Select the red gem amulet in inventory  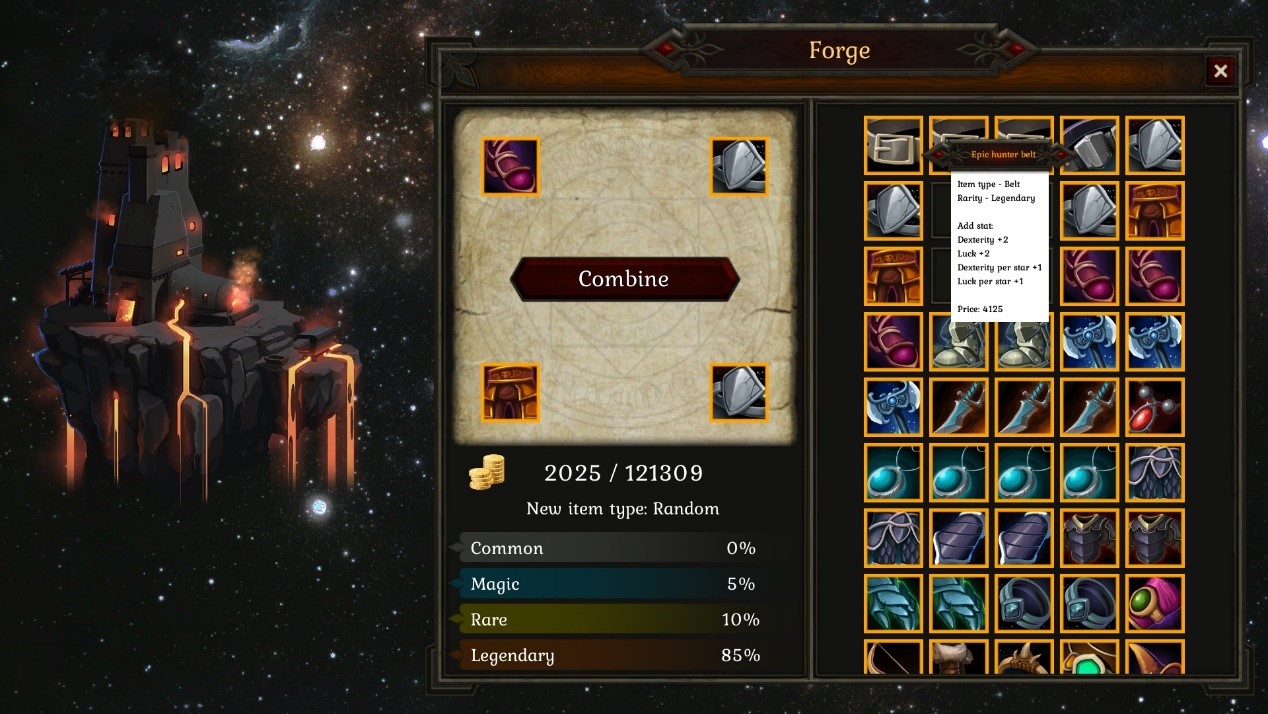click(x=1154, y=407)
